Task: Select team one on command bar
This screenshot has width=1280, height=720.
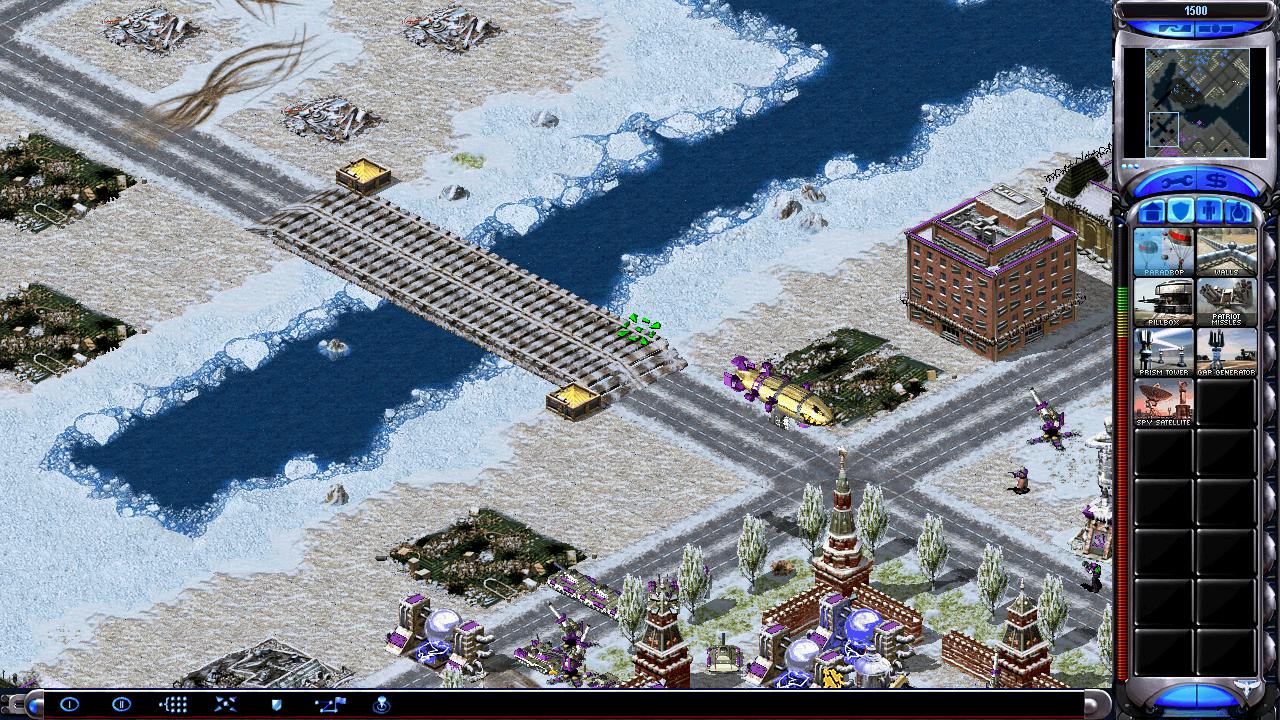Action: [x=69, y=704]
